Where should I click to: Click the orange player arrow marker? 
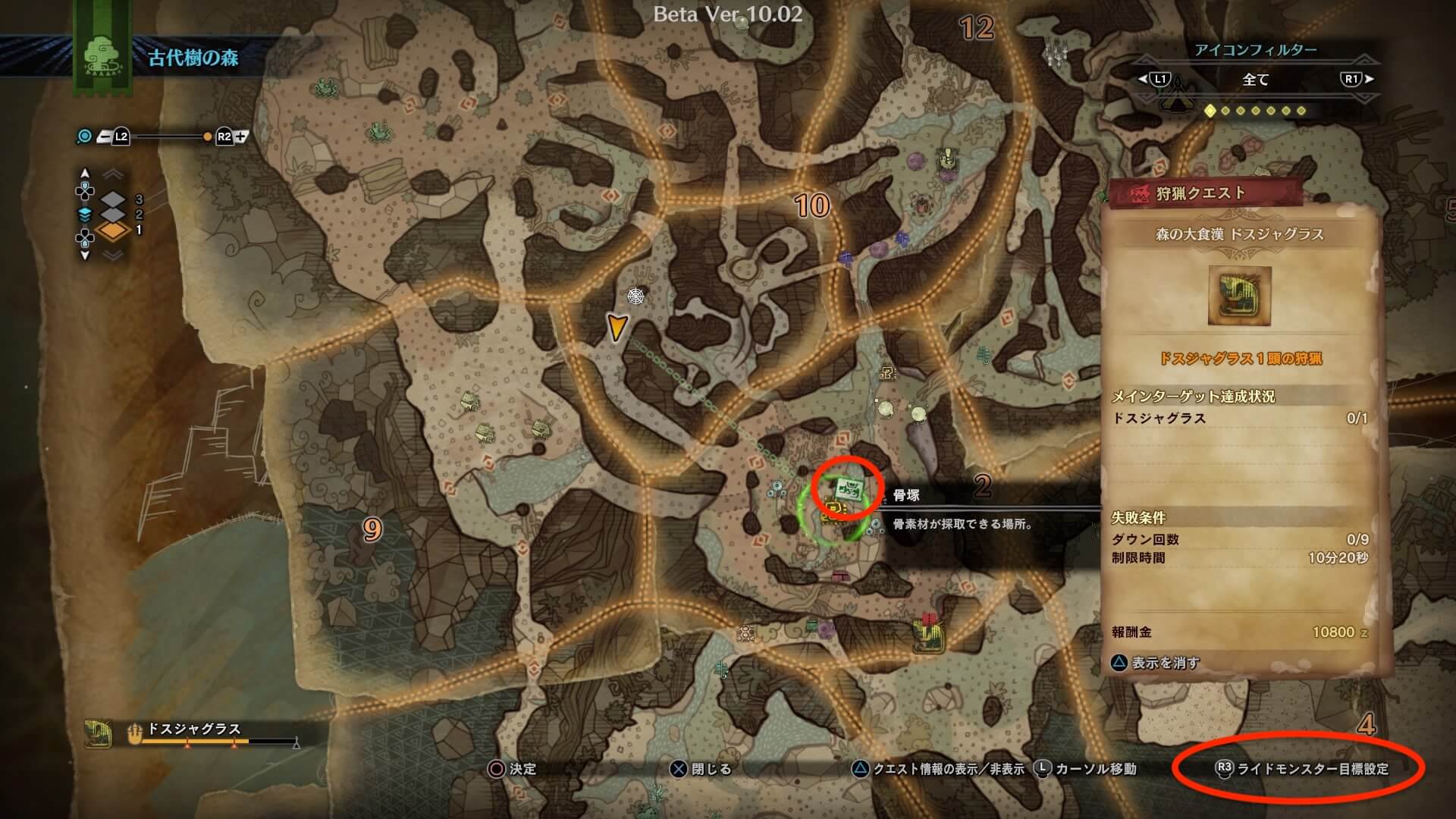click(x=617, y=327)
